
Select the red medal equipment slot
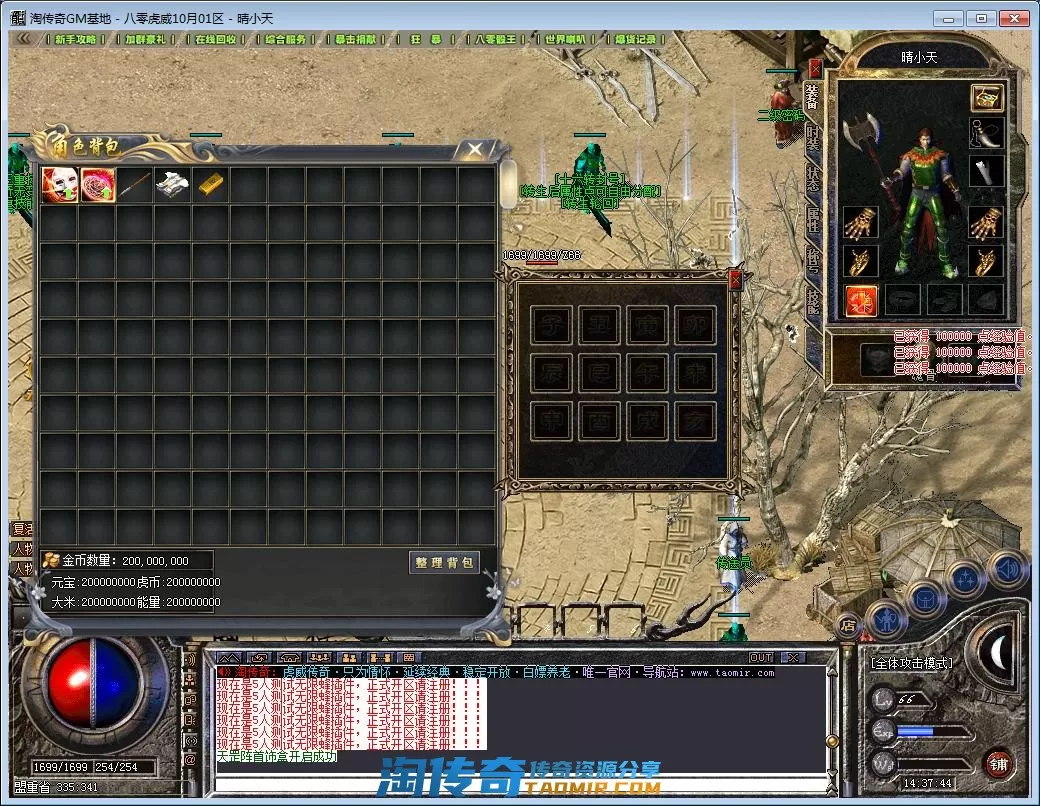point(861,300)
